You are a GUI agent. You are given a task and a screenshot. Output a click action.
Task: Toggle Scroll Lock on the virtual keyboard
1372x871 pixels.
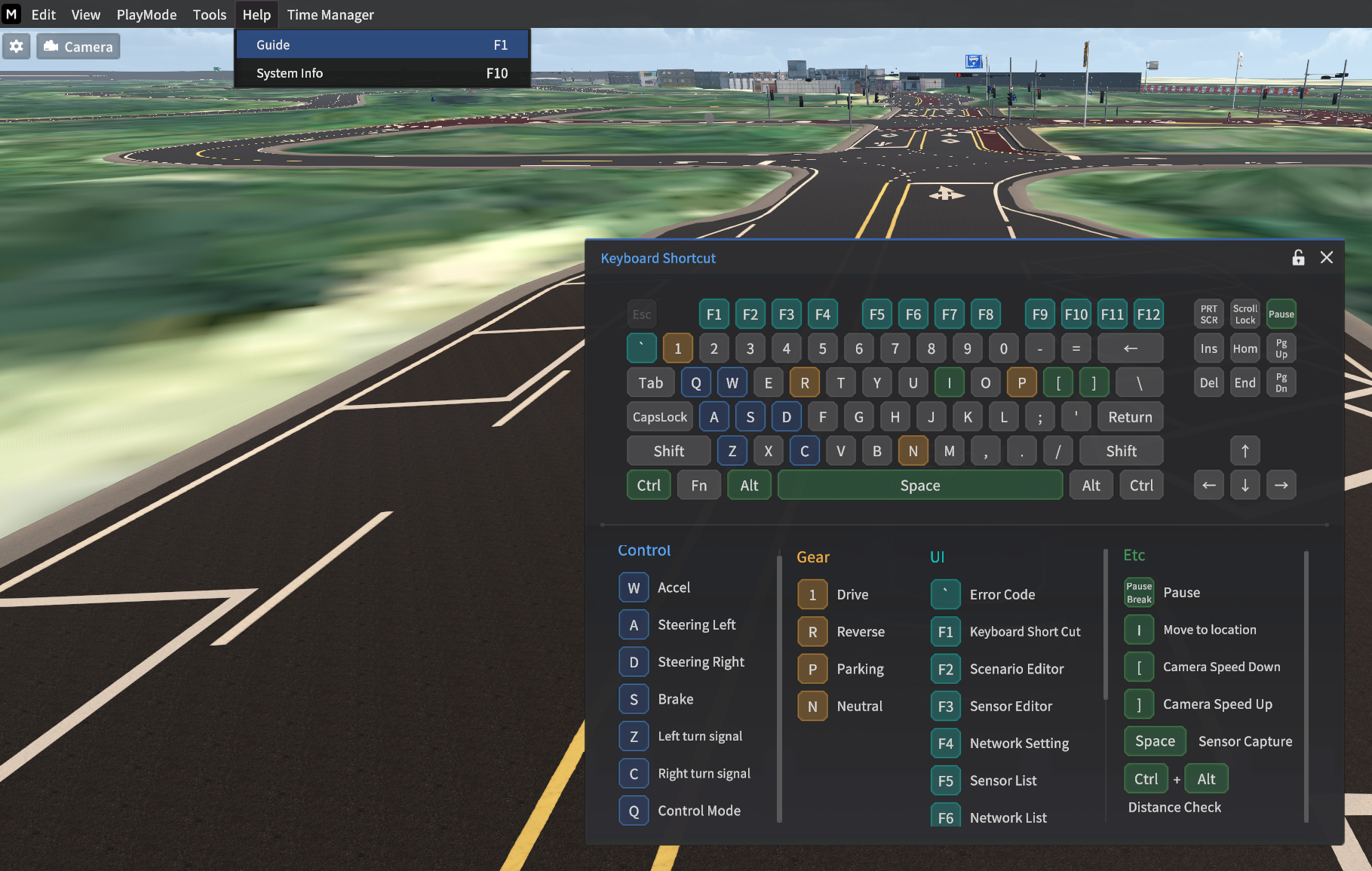[1245, 313]
